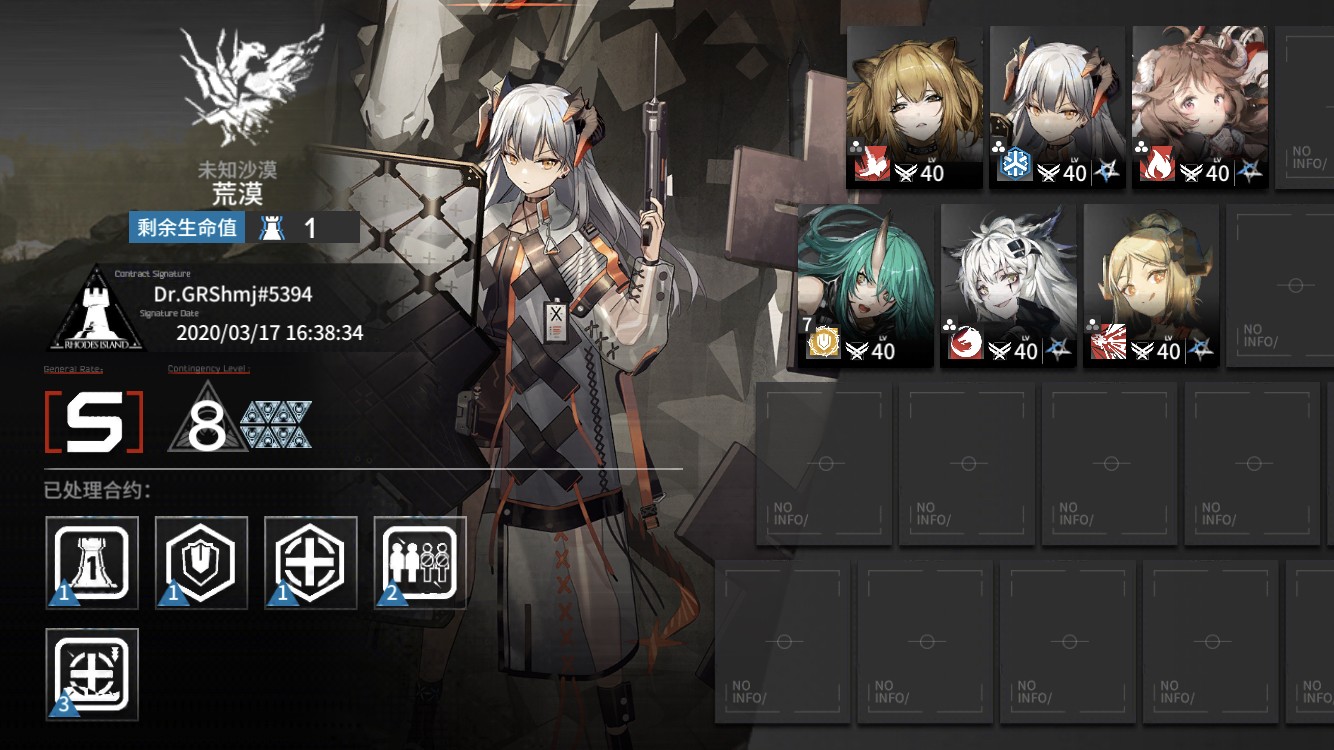Screen dimensions: 1334x750
Task: Inspect the shield hexagon contract icon
Action: 201,563
